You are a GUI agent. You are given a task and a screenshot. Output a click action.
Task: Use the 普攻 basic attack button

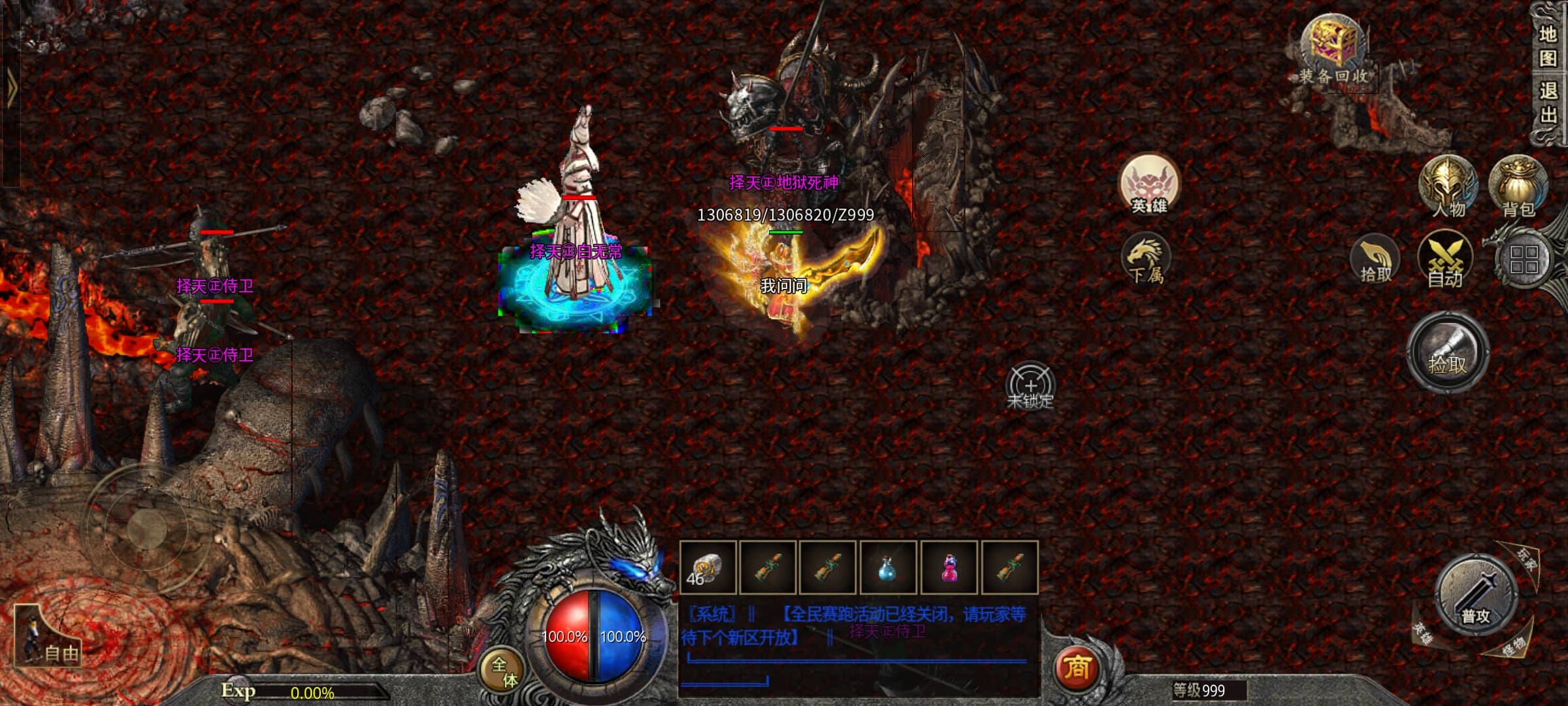[1475, 596]
